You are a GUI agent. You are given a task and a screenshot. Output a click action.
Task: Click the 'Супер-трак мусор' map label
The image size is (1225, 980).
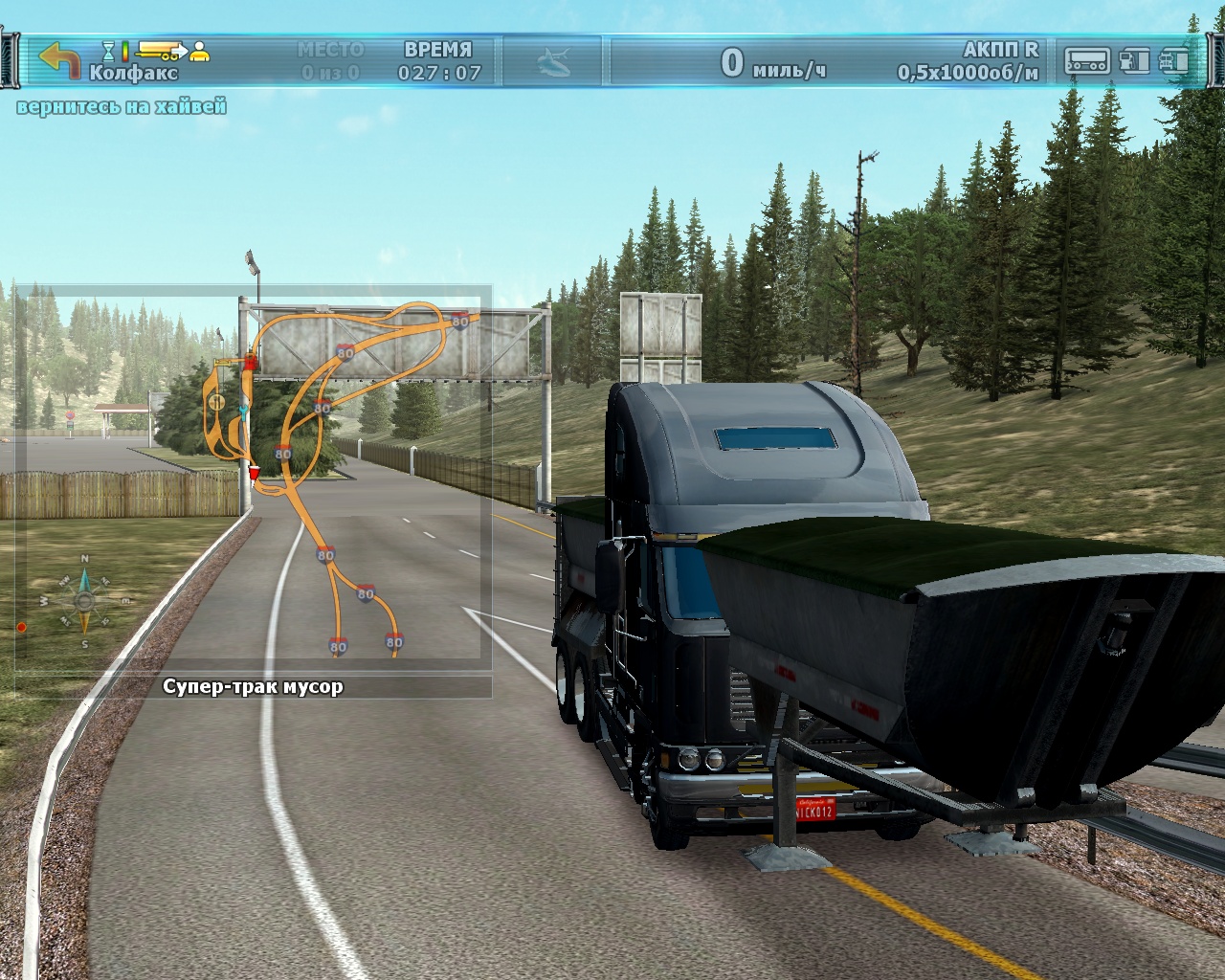click(253, 686)
